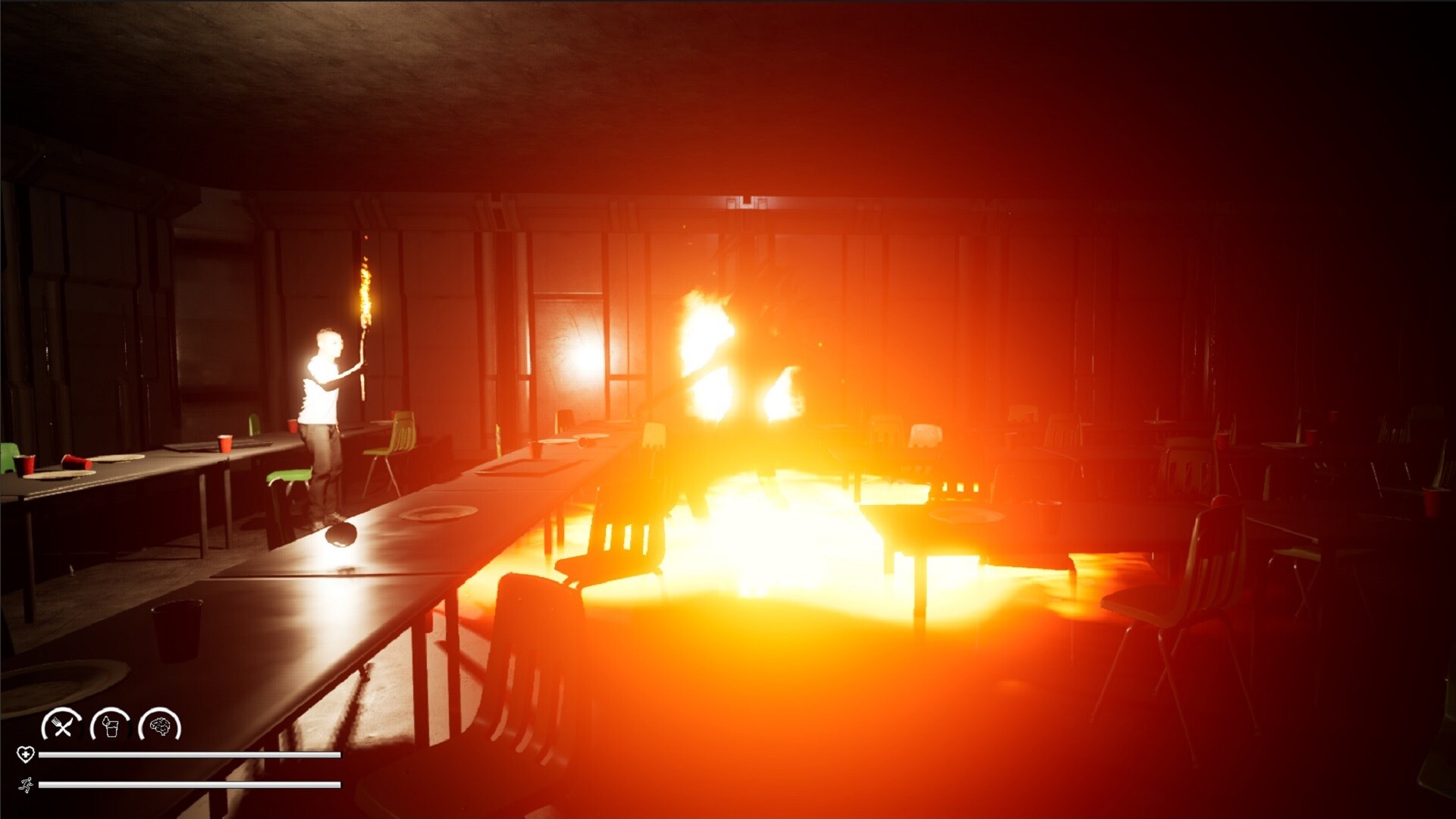The image size is (1456, 819).
Task: Click the stamina bar below the health bar
Action: pos(190,786)
